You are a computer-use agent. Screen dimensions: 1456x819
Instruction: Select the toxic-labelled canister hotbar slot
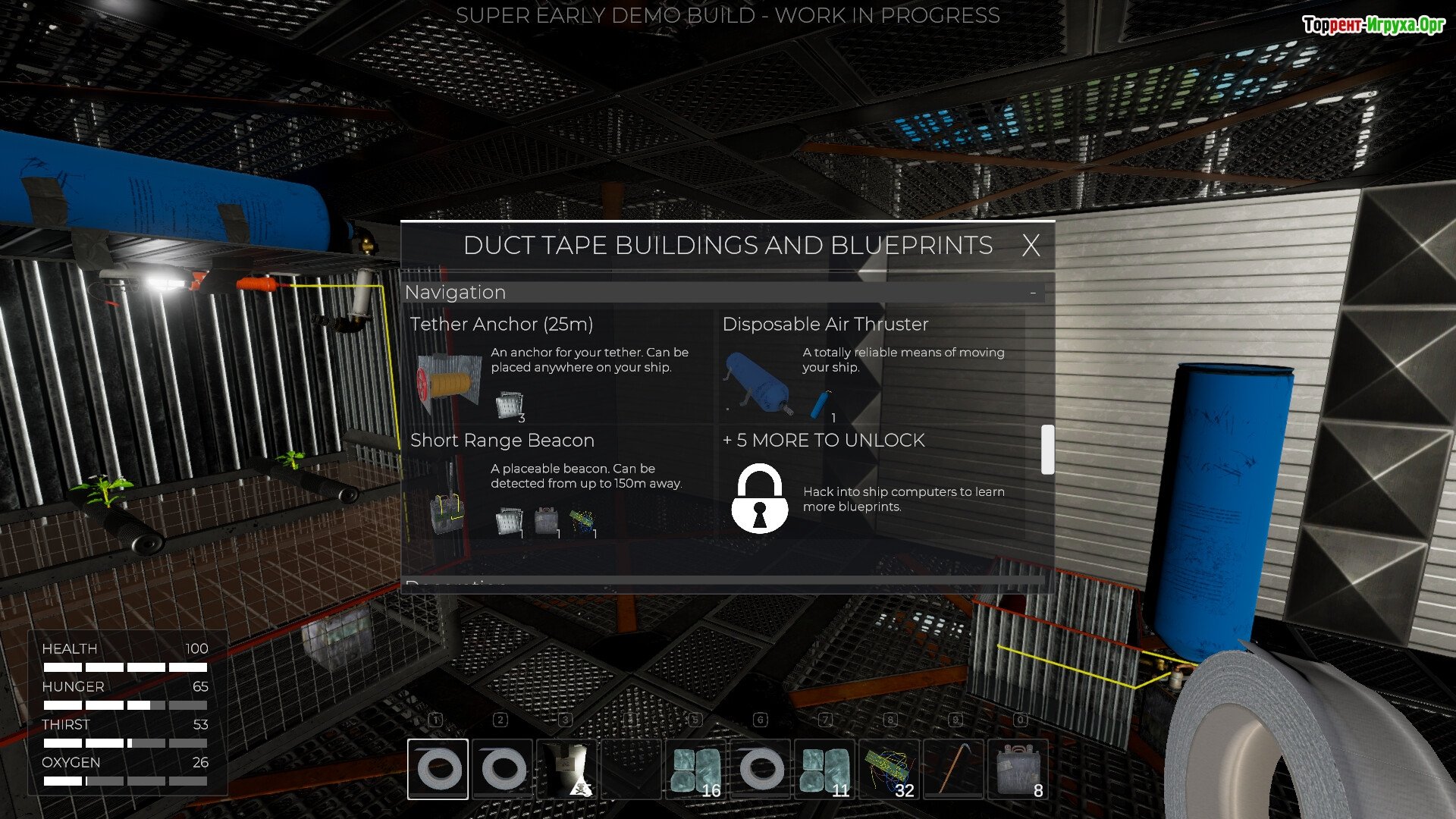(x=567, y=769)
